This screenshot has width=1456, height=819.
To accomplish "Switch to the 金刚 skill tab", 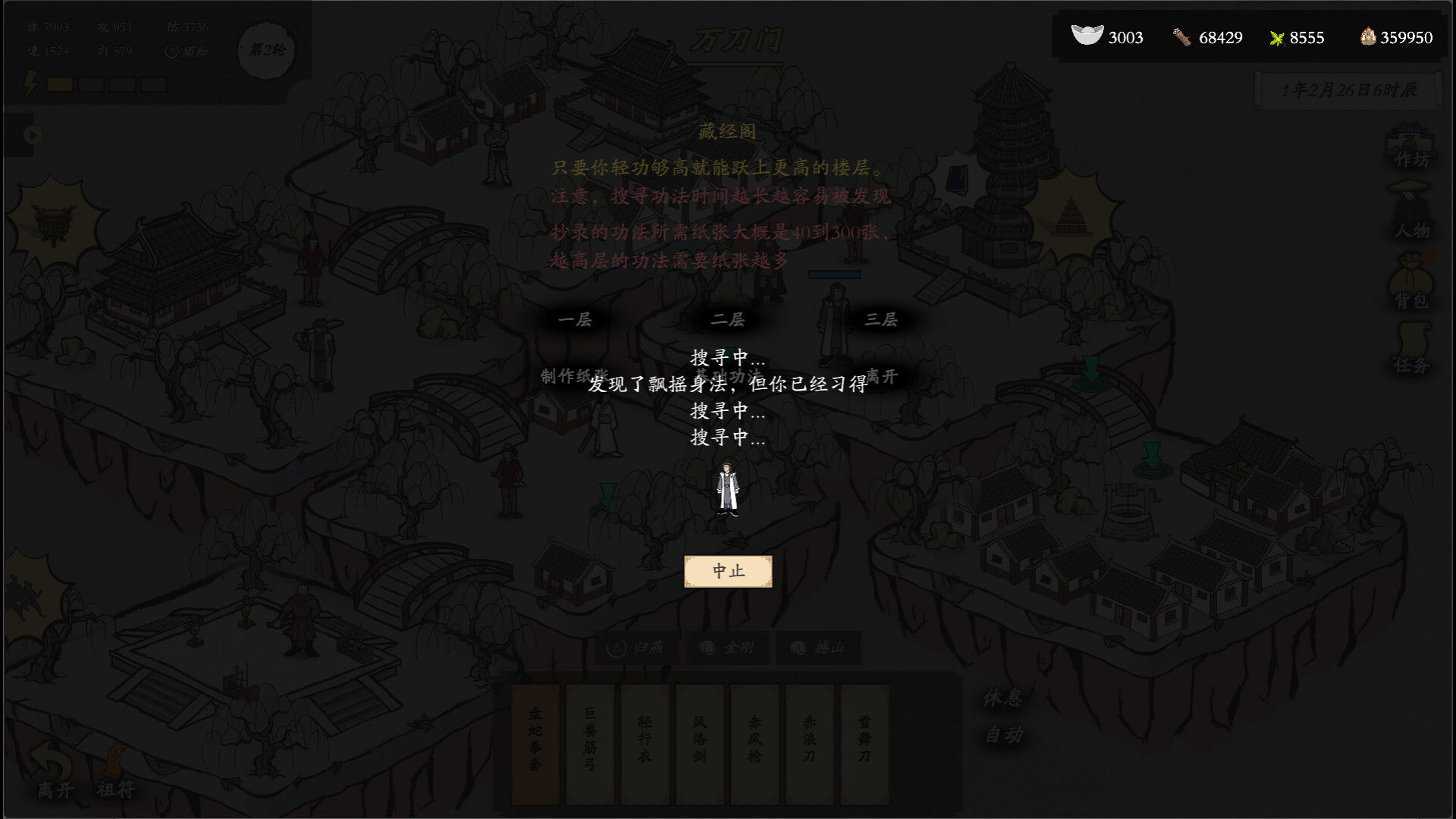I will (727, 647).
